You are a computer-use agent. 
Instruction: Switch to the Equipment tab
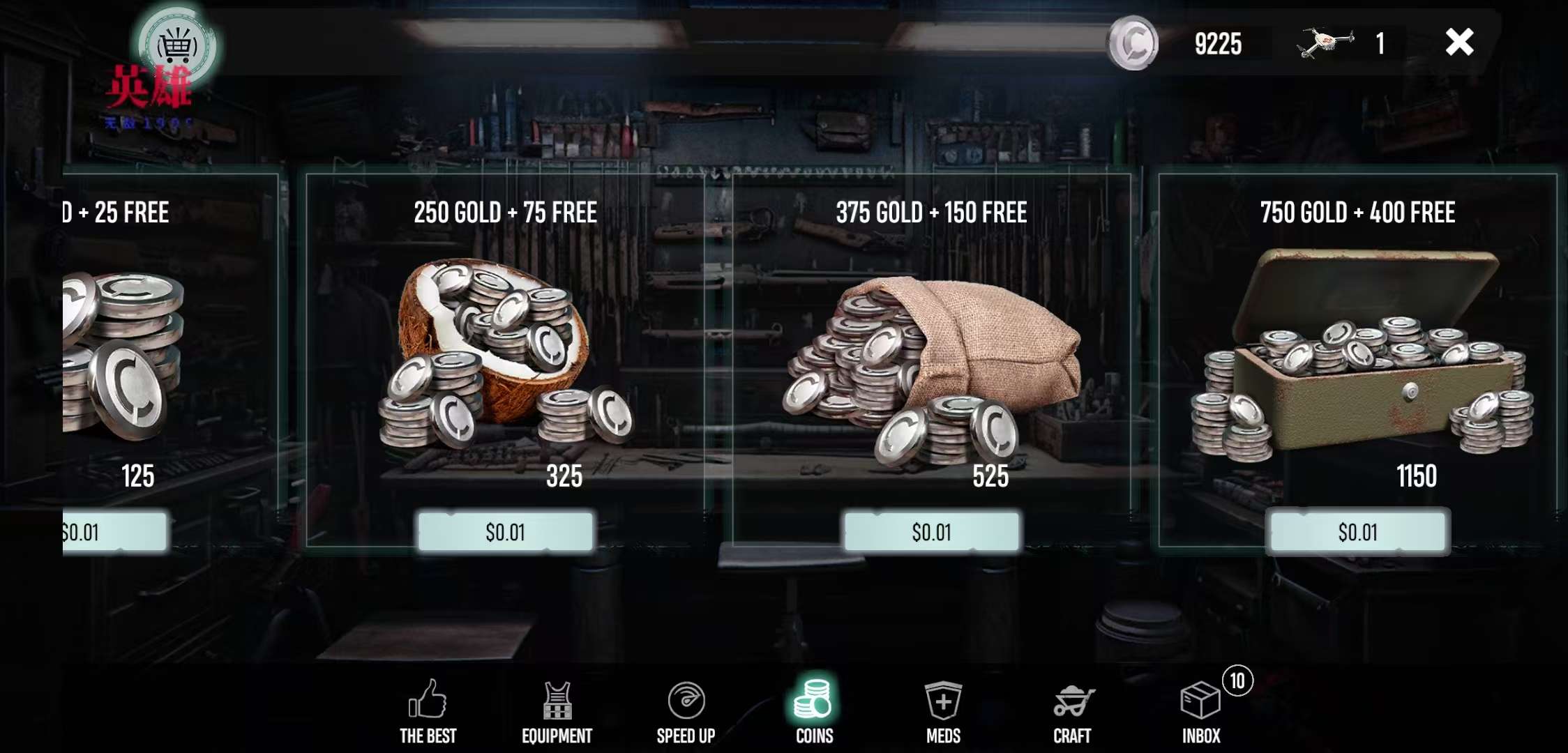click(557, 710)
